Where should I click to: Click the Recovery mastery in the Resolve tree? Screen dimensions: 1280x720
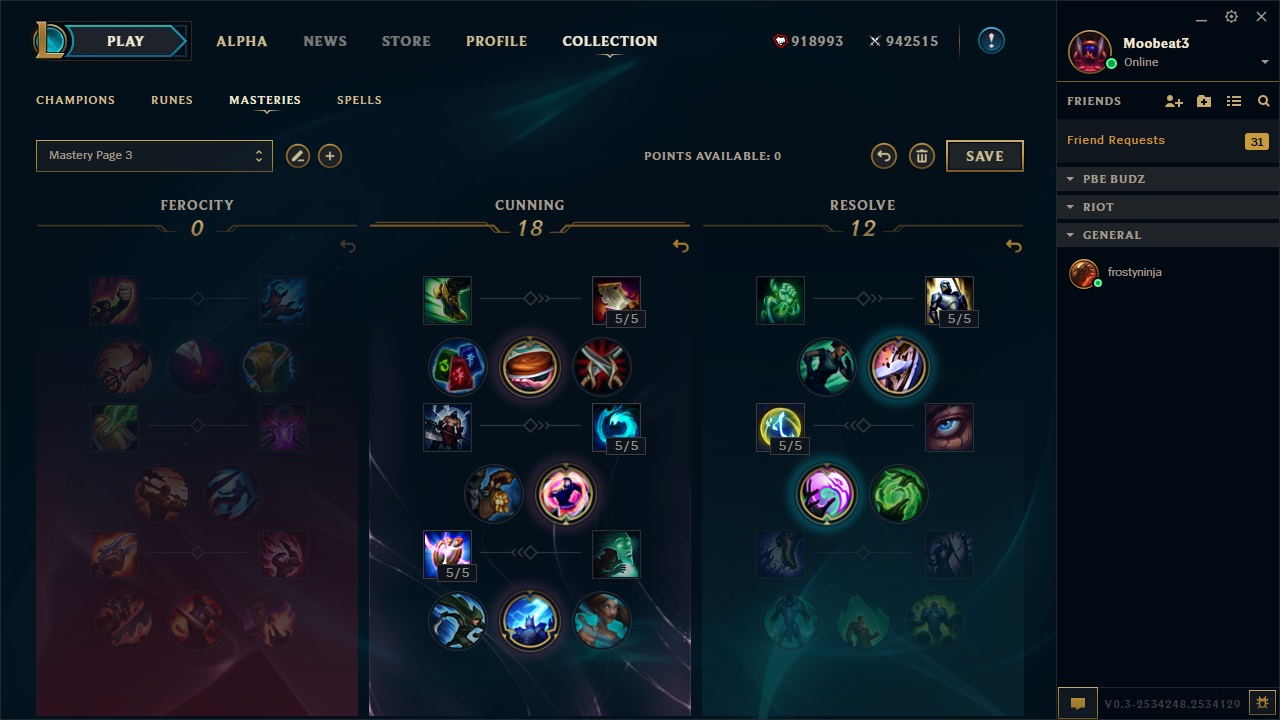tap(780, 300)
